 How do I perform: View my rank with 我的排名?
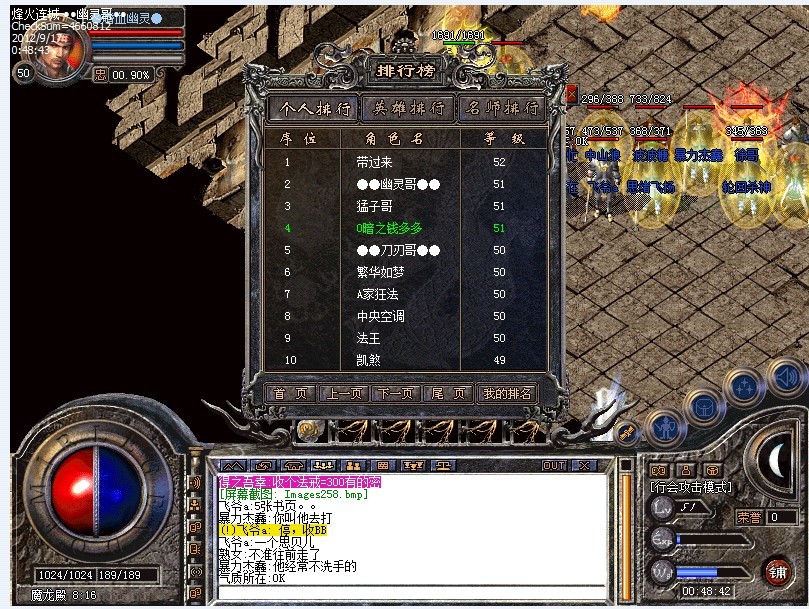(507, 394)
